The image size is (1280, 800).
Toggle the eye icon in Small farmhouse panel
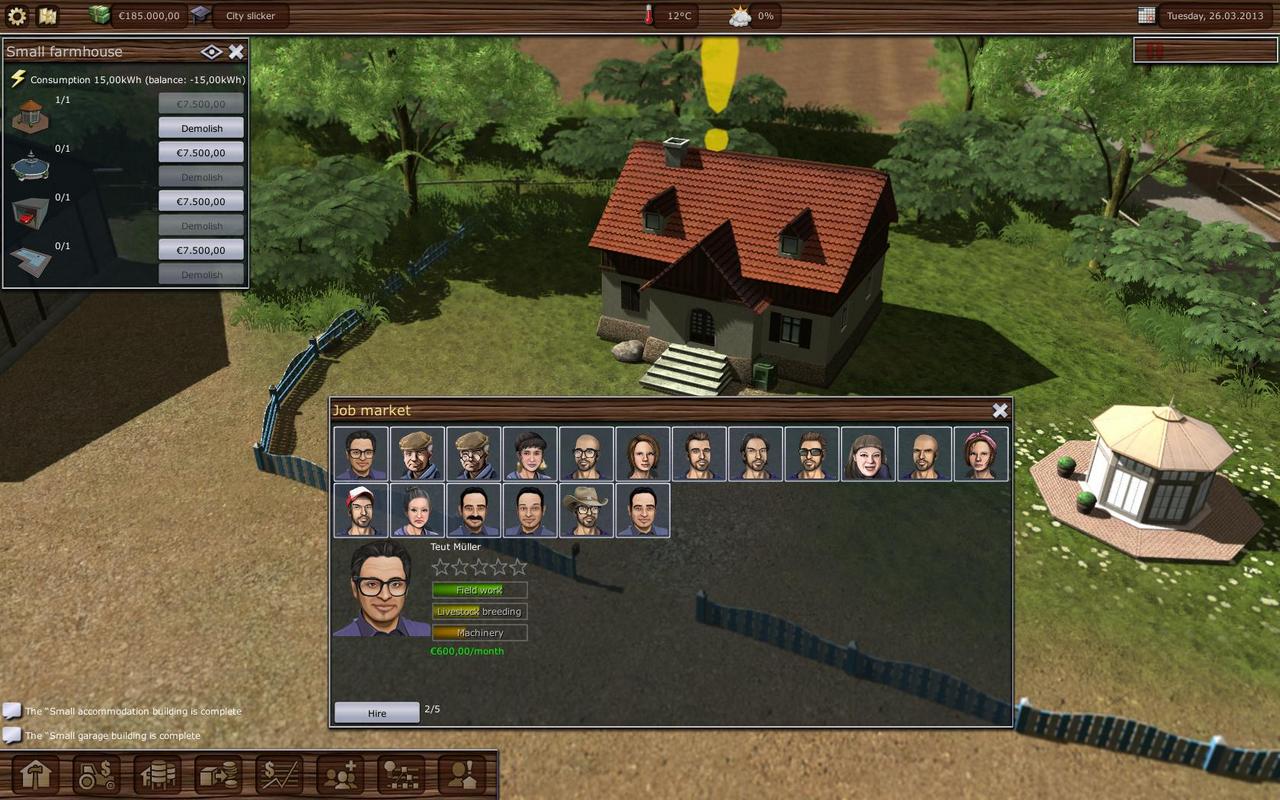pos(211,52)
